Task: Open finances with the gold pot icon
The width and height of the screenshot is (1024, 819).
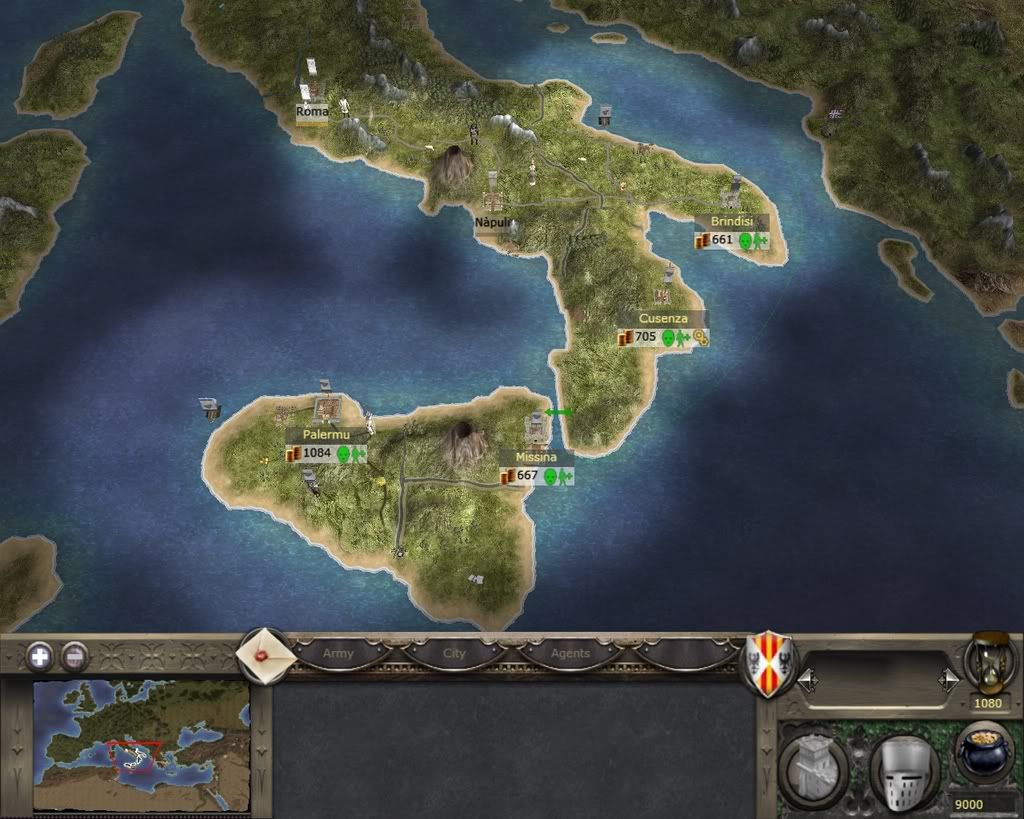Action: click(x=984, y=756)
